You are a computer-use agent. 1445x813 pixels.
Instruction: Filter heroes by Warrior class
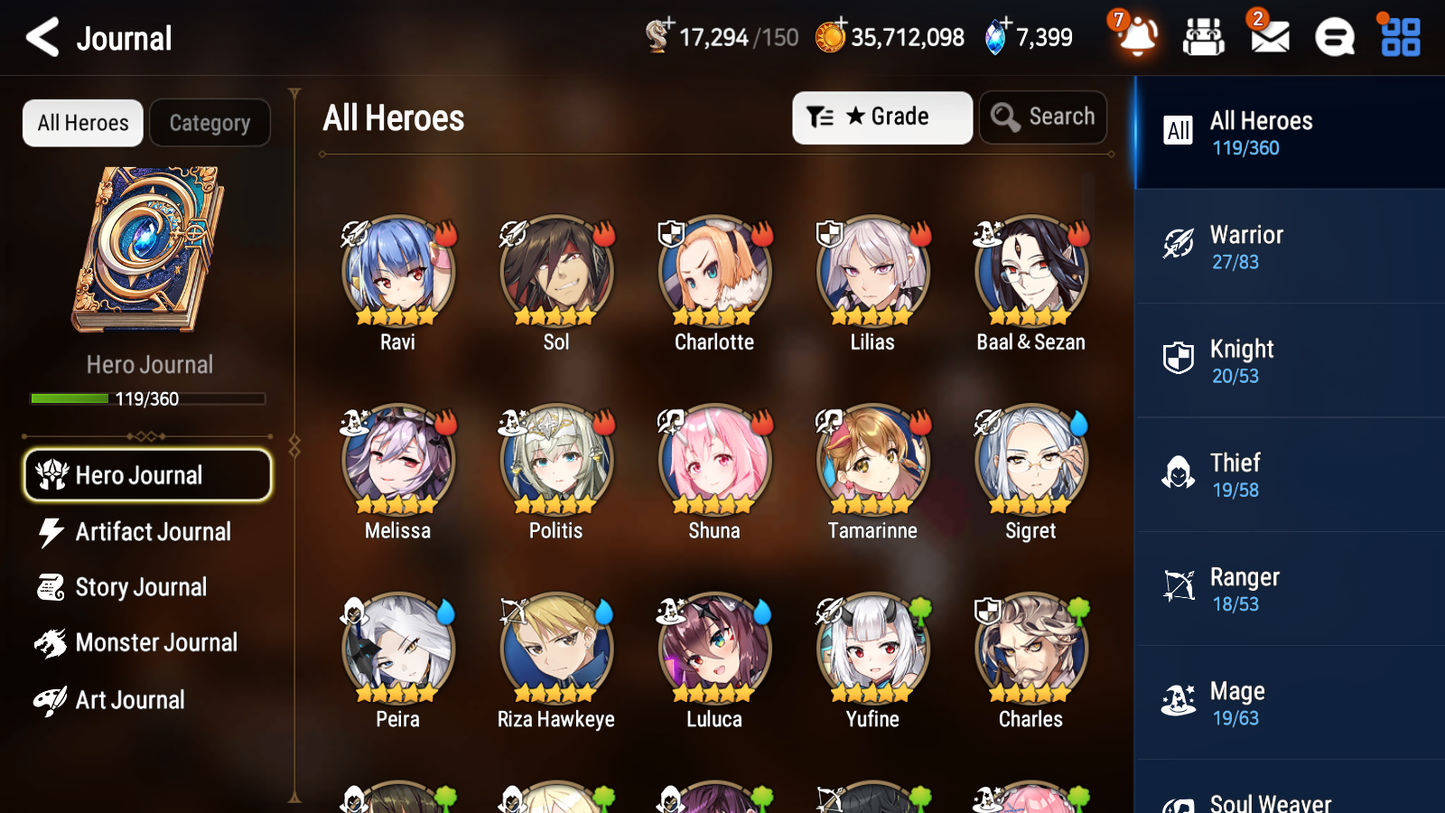1289,246
